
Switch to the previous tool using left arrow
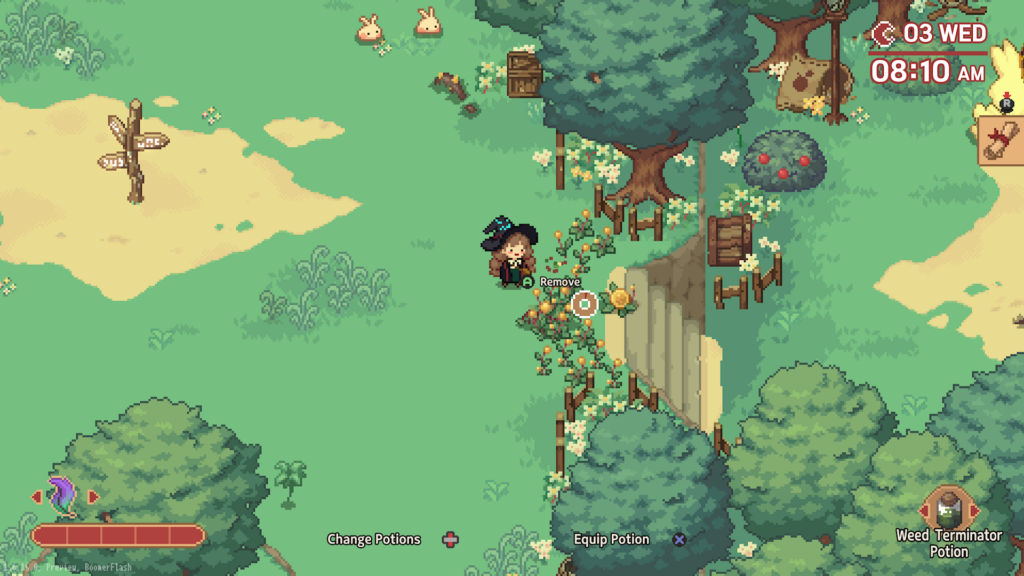(37, 497)
